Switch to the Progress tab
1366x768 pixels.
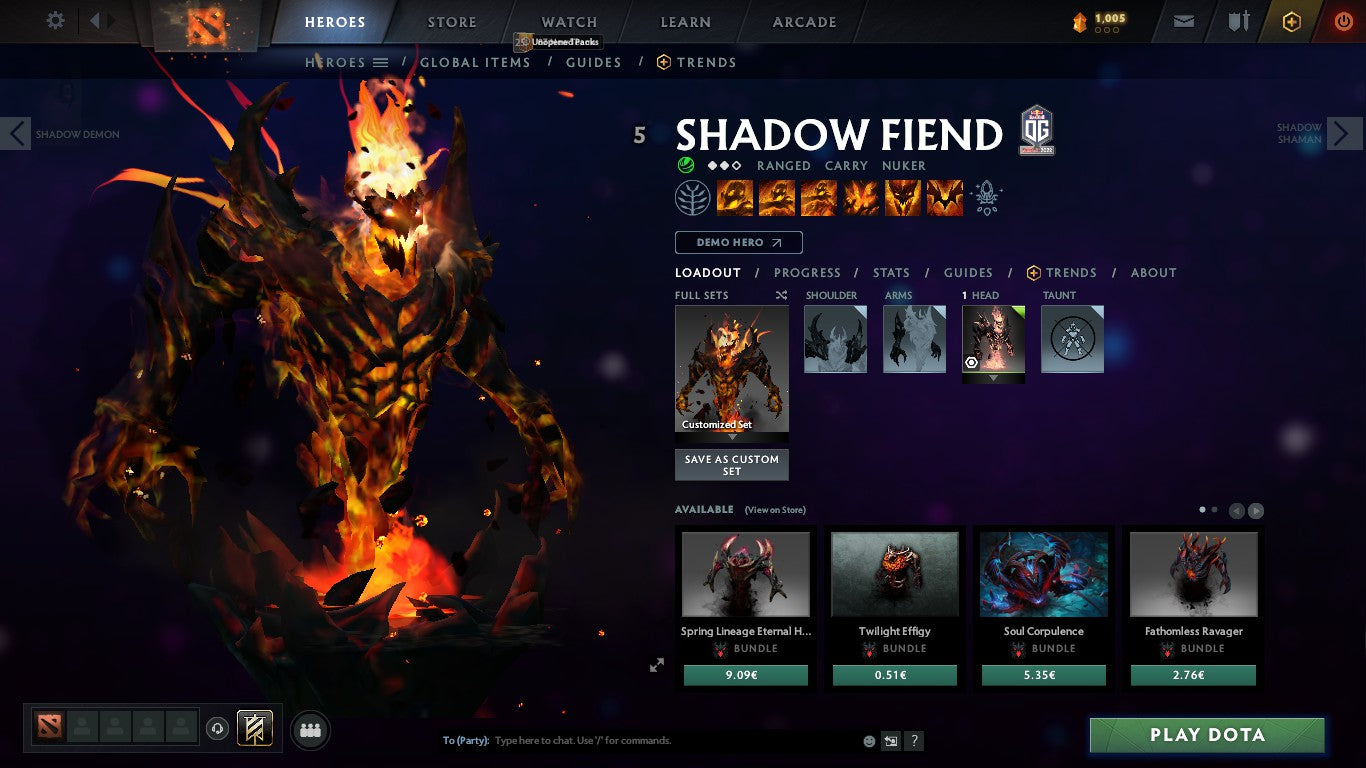click(x=807, y=272)
